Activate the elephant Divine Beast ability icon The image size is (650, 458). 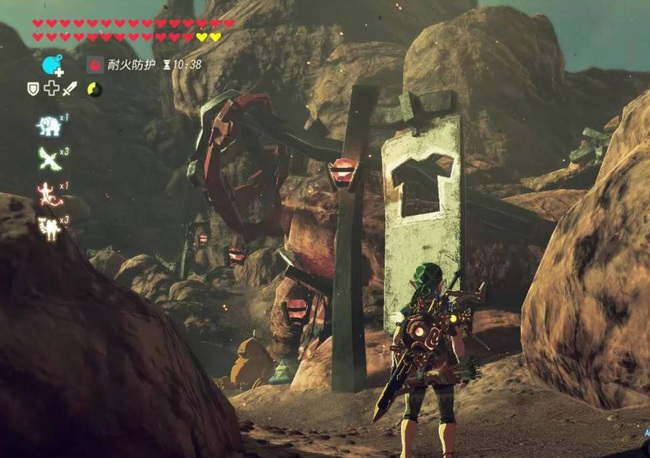pyautogui.click(x=48, y=126)
